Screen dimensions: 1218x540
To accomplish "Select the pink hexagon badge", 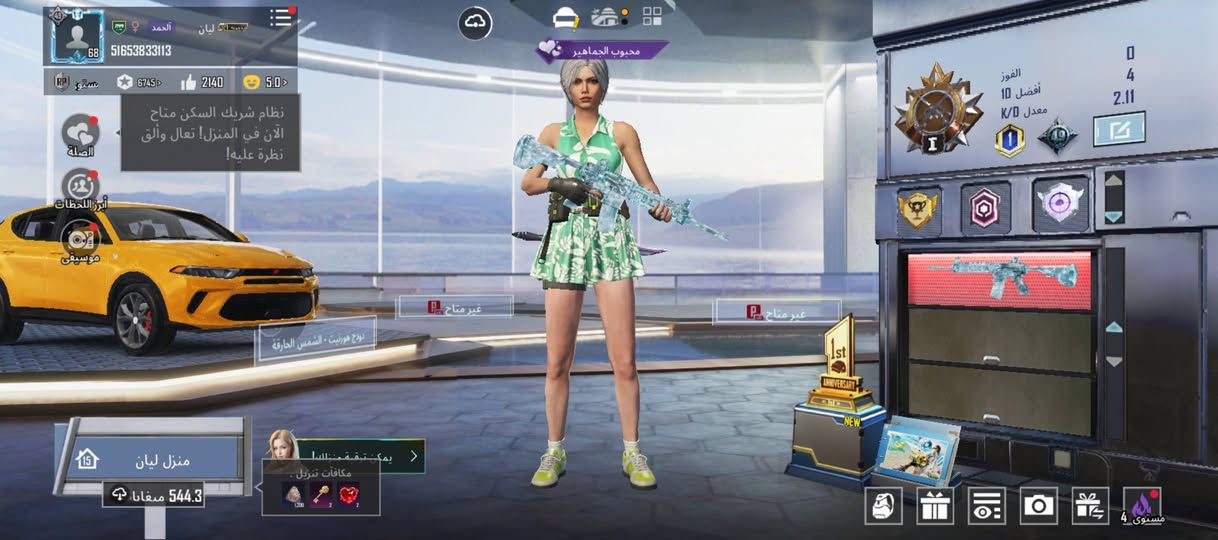I will pyautogui.click(x=986, y=207).
